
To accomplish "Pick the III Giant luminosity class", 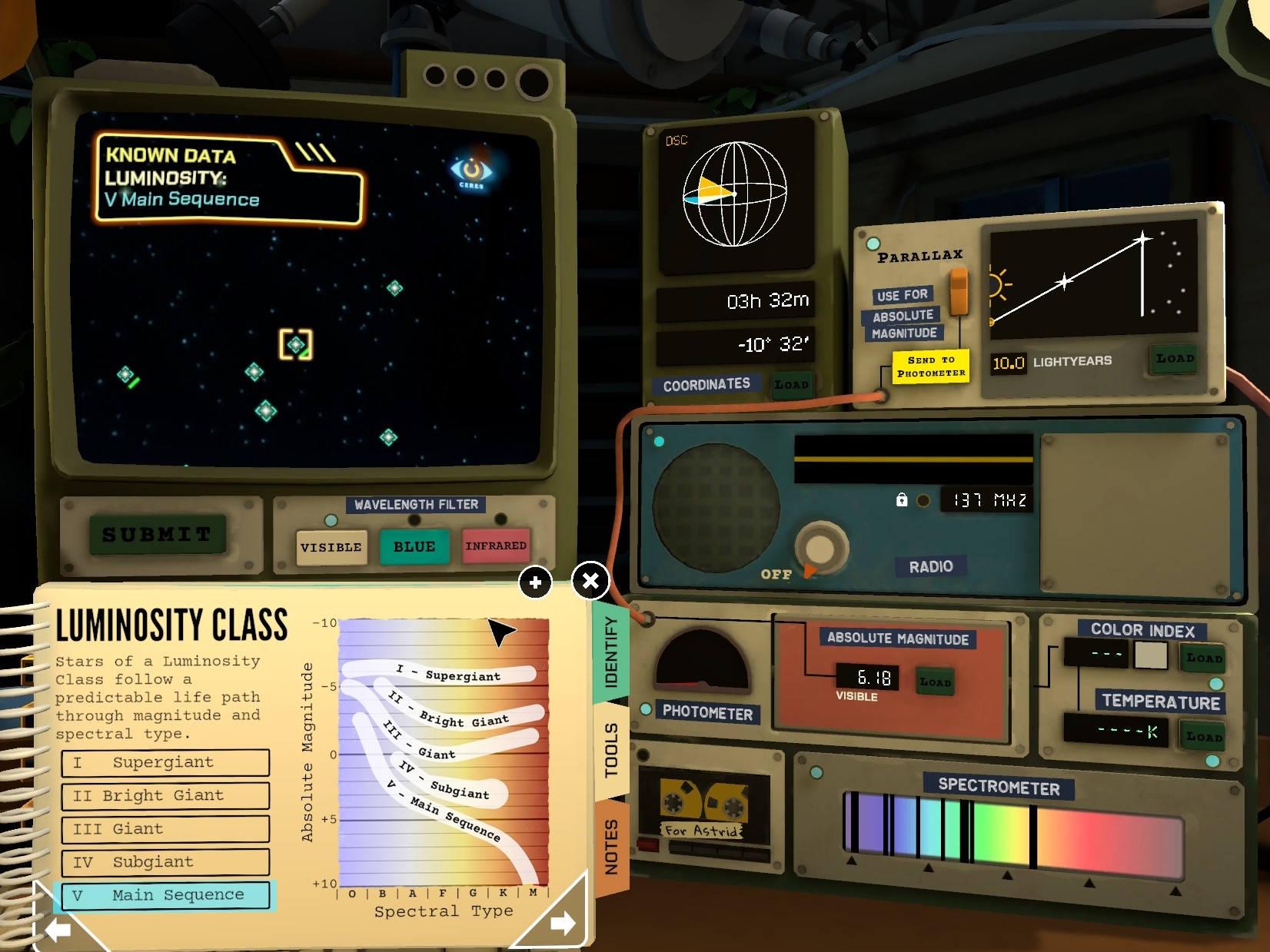I will [x=165, y=829].
